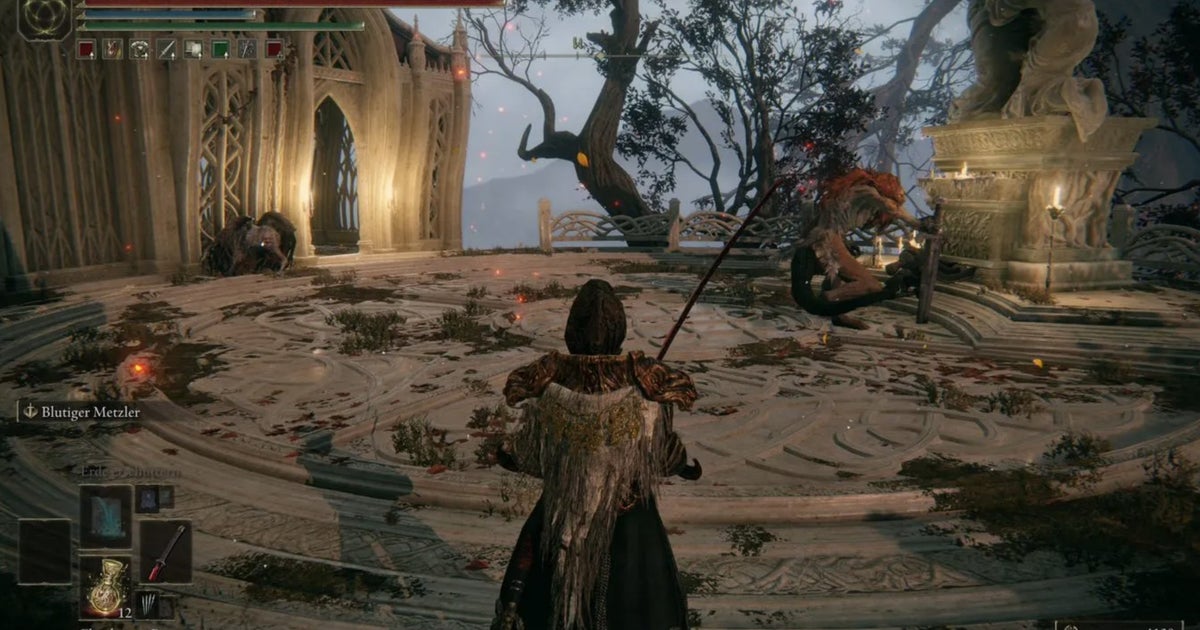Click the empty left-hand armament slot

point(45,552)
